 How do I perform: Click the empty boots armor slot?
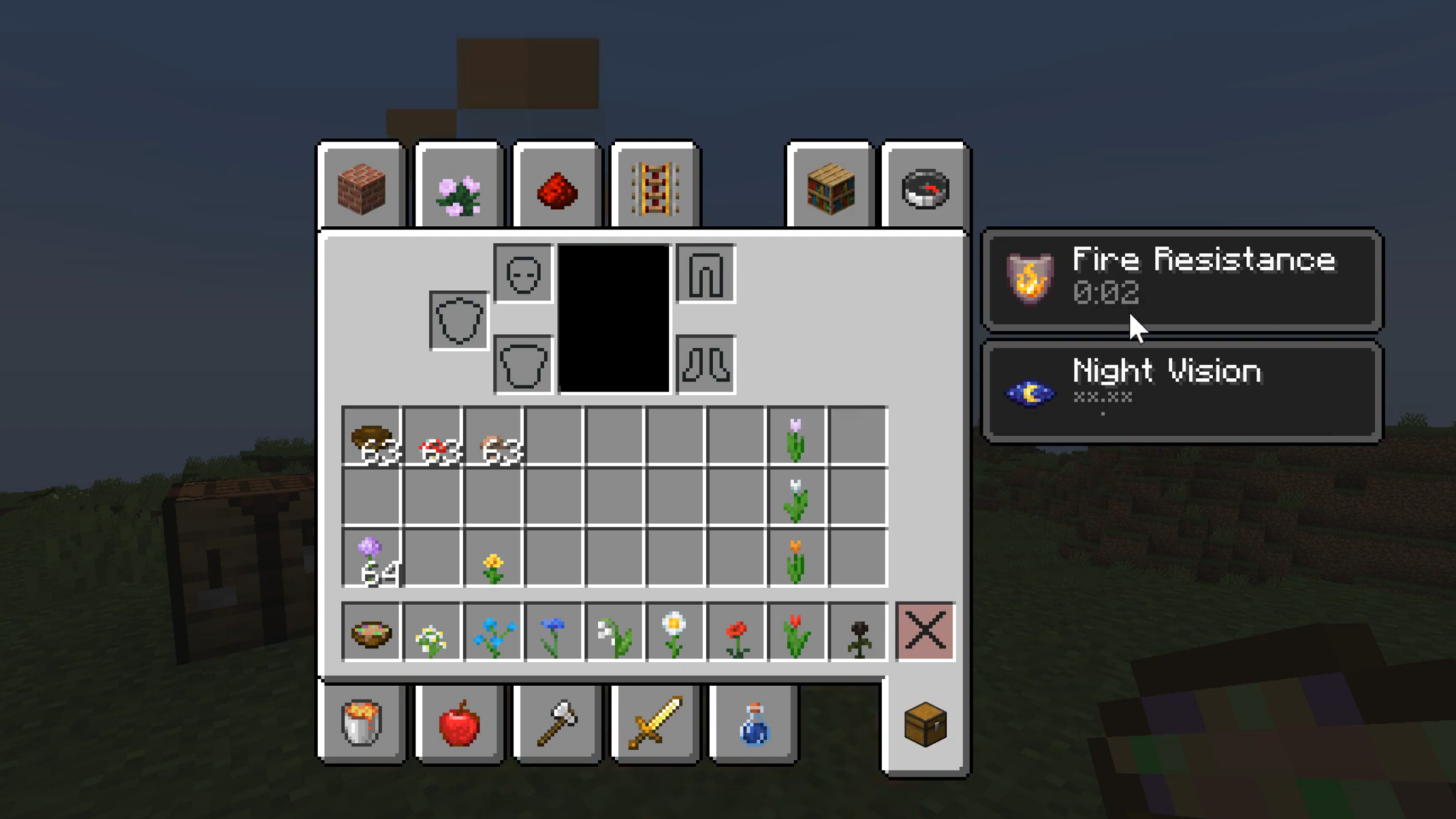[x=706, y=365]
